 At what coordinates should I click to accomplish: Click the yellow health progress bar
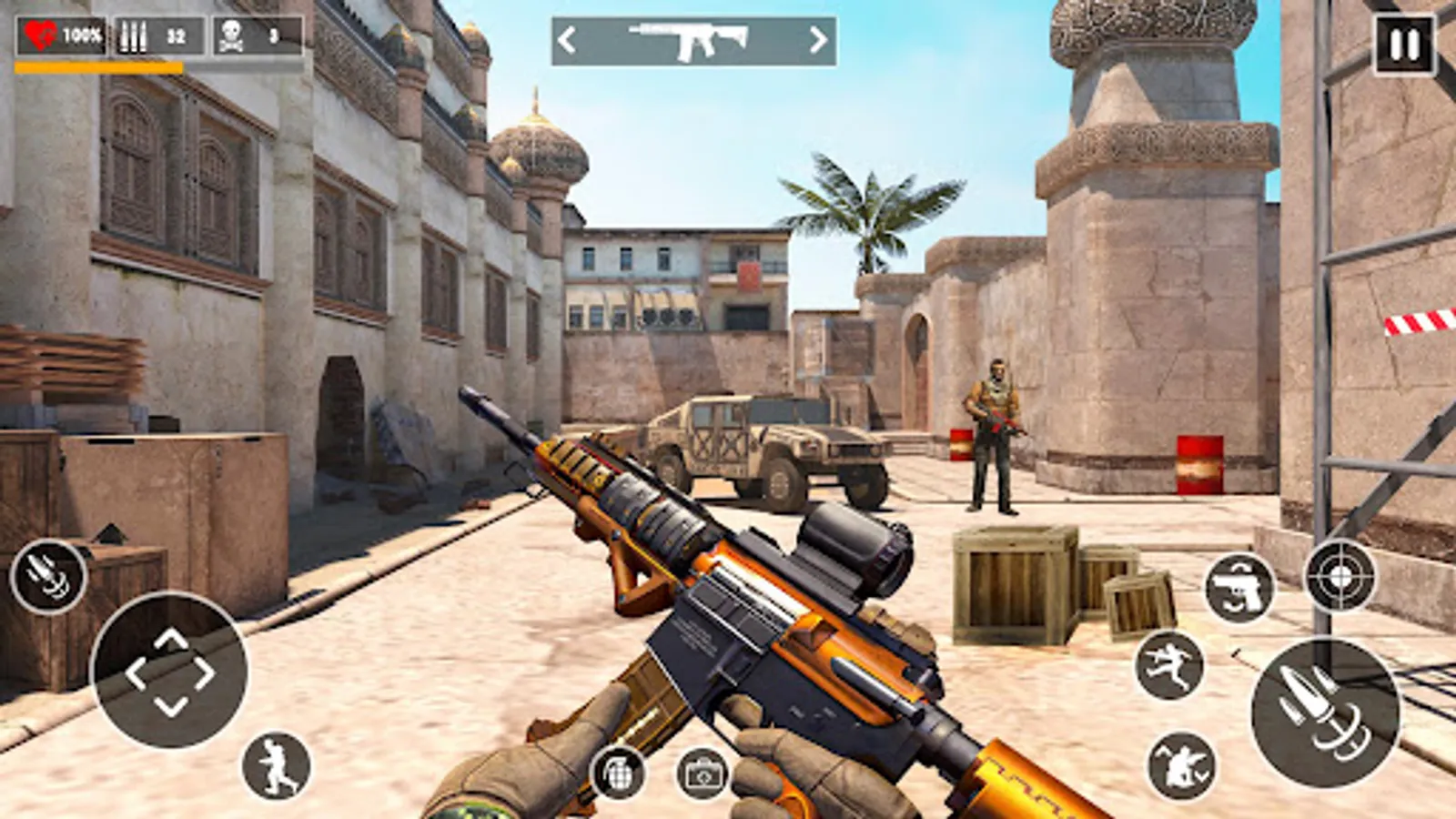point(100,66)
